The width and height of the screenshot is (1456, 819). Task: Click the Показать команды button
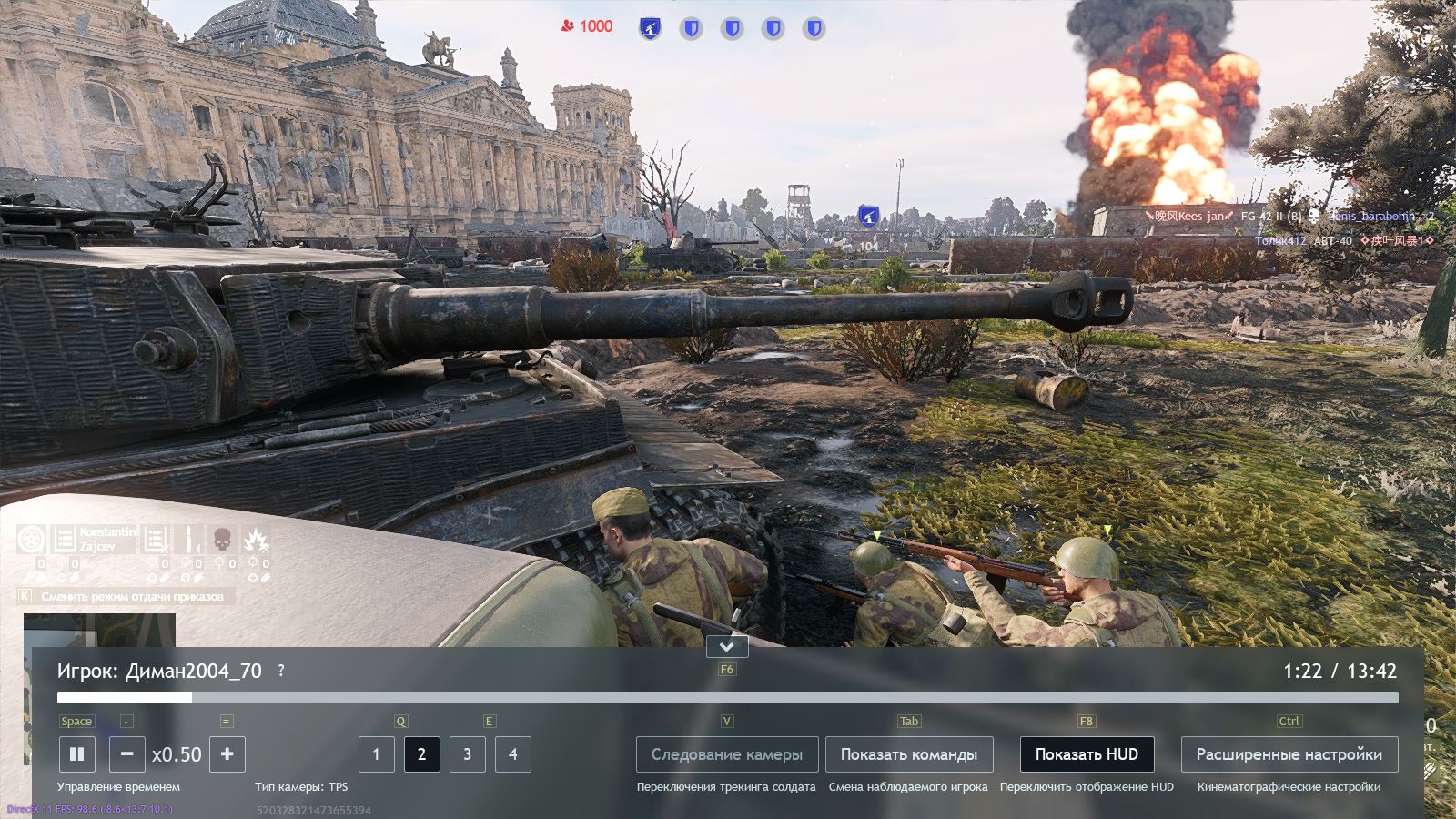tap(909, 754)
